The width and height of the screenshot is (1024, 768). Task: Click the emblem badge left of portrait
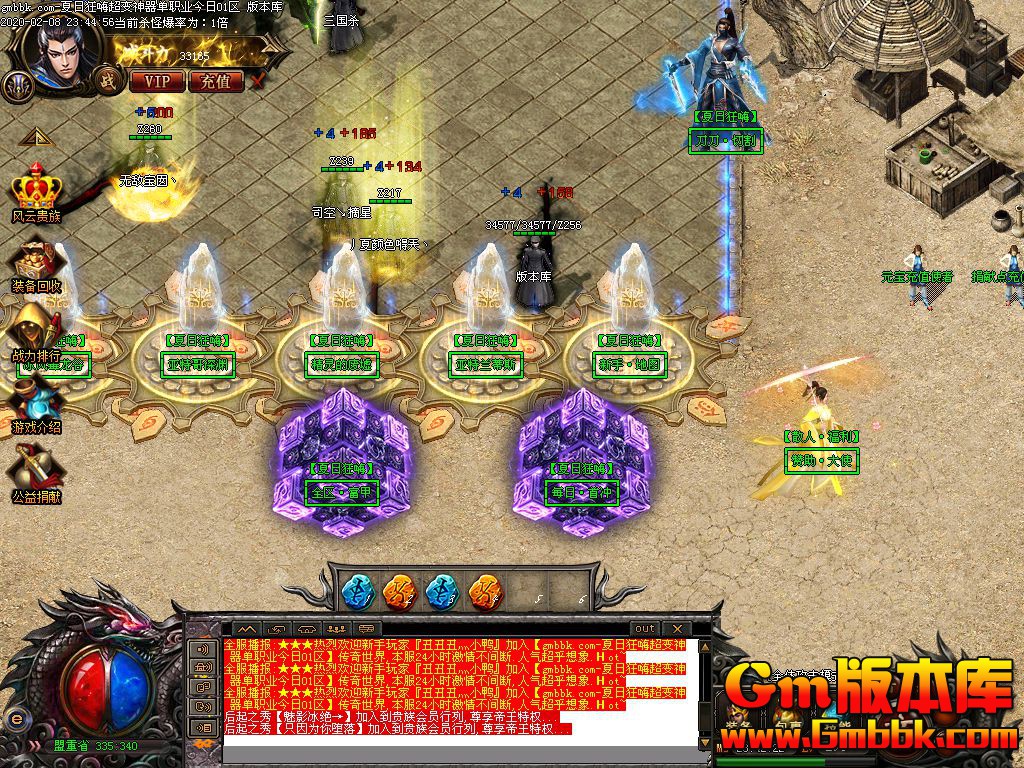point(16,86)
